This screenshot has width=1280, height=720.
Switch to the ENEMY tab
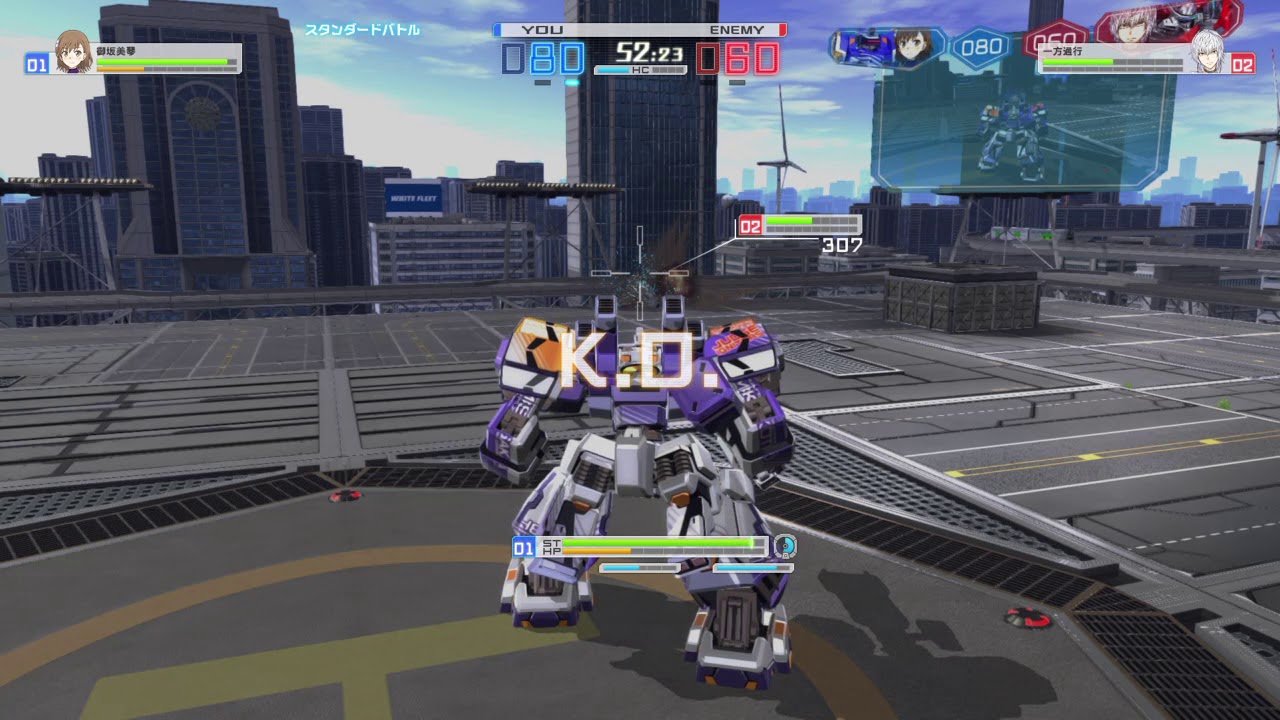pos(737,30)
